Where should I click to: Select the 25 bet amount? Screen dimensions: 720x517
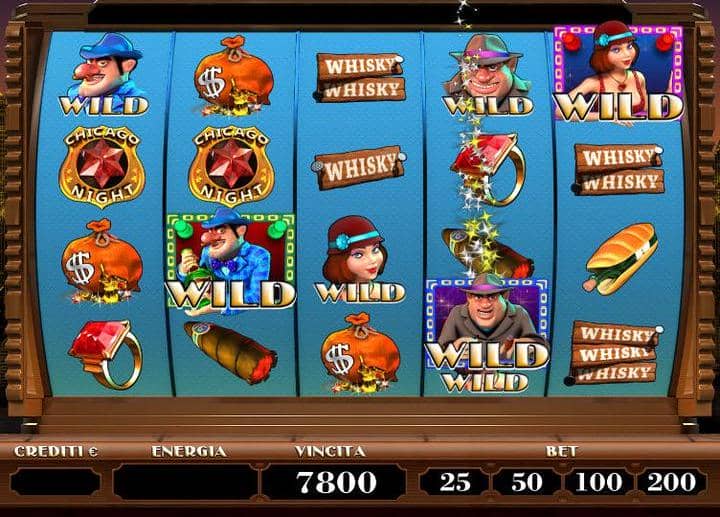point(455,482)
